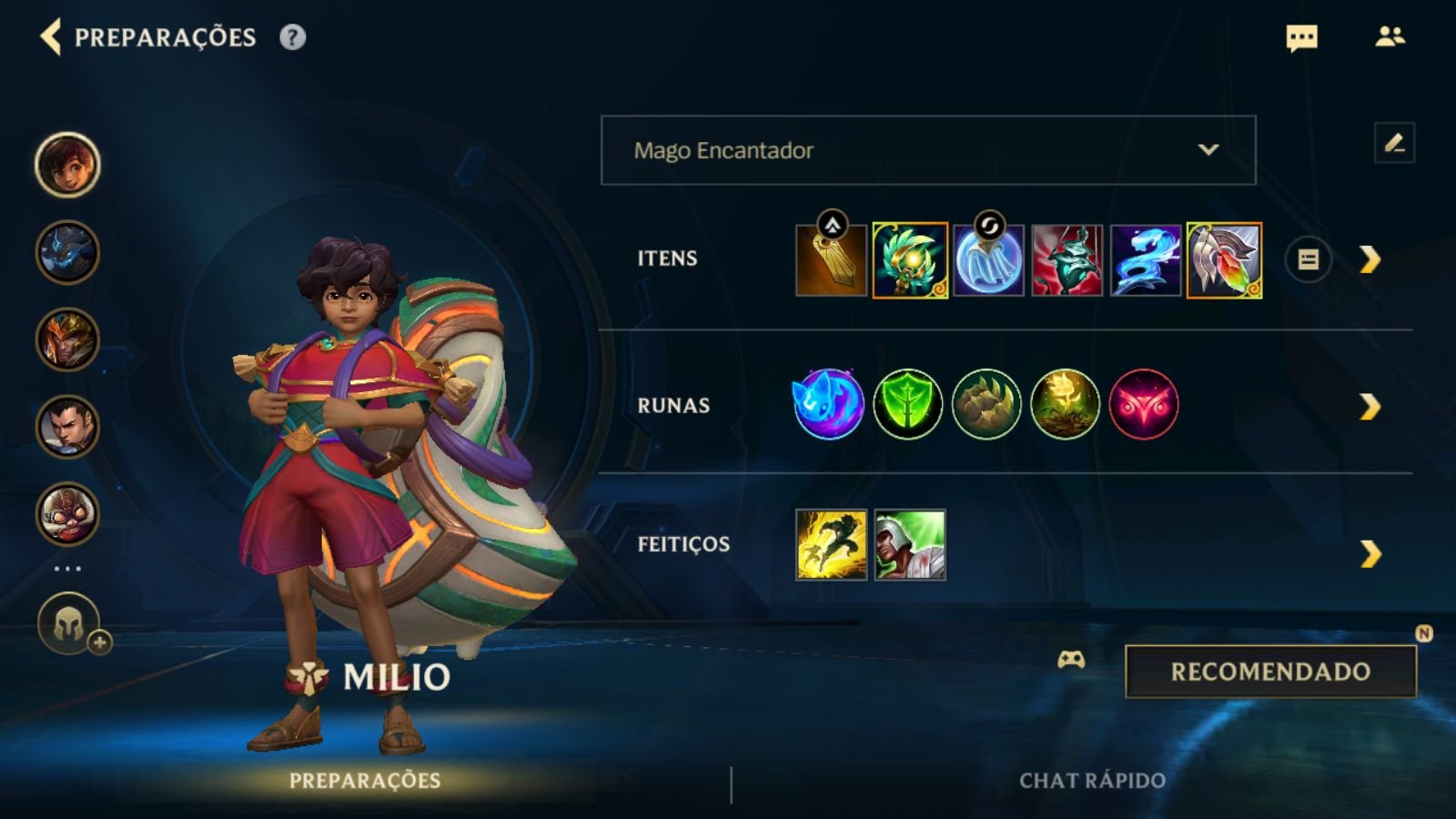Select the red owl rune icon

[1143, 406]
